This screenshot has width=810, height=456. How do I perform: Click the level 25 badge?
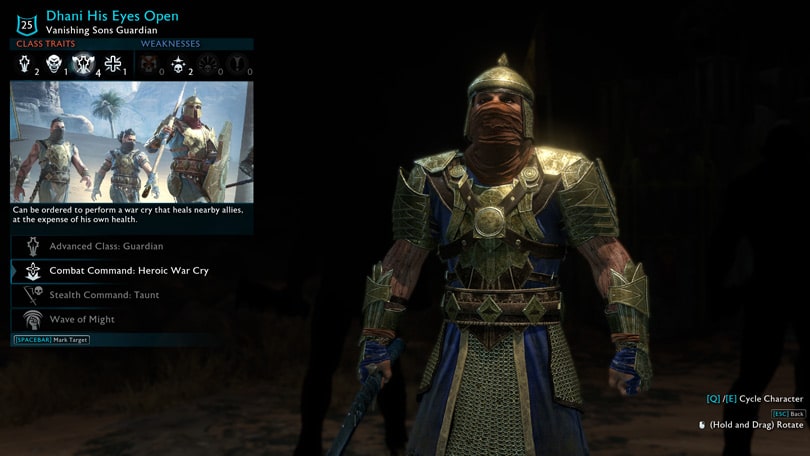pos(27,24)
